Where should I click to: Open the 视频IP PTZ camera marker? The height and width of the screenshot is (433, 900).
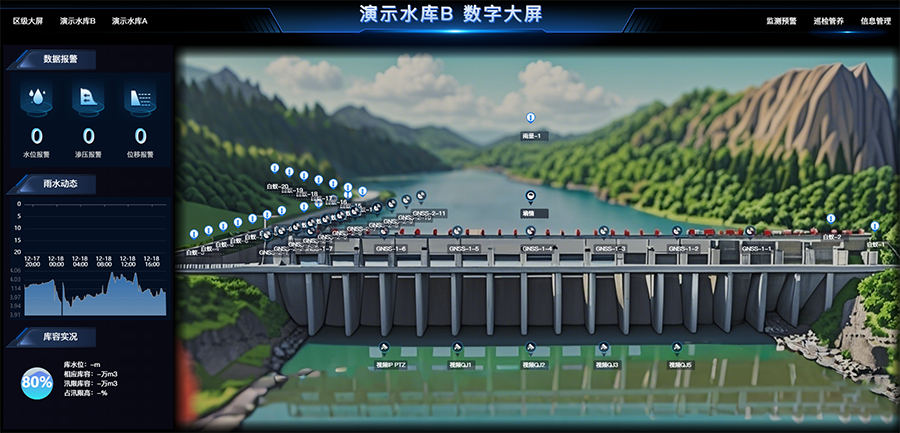tap(383, 348)
